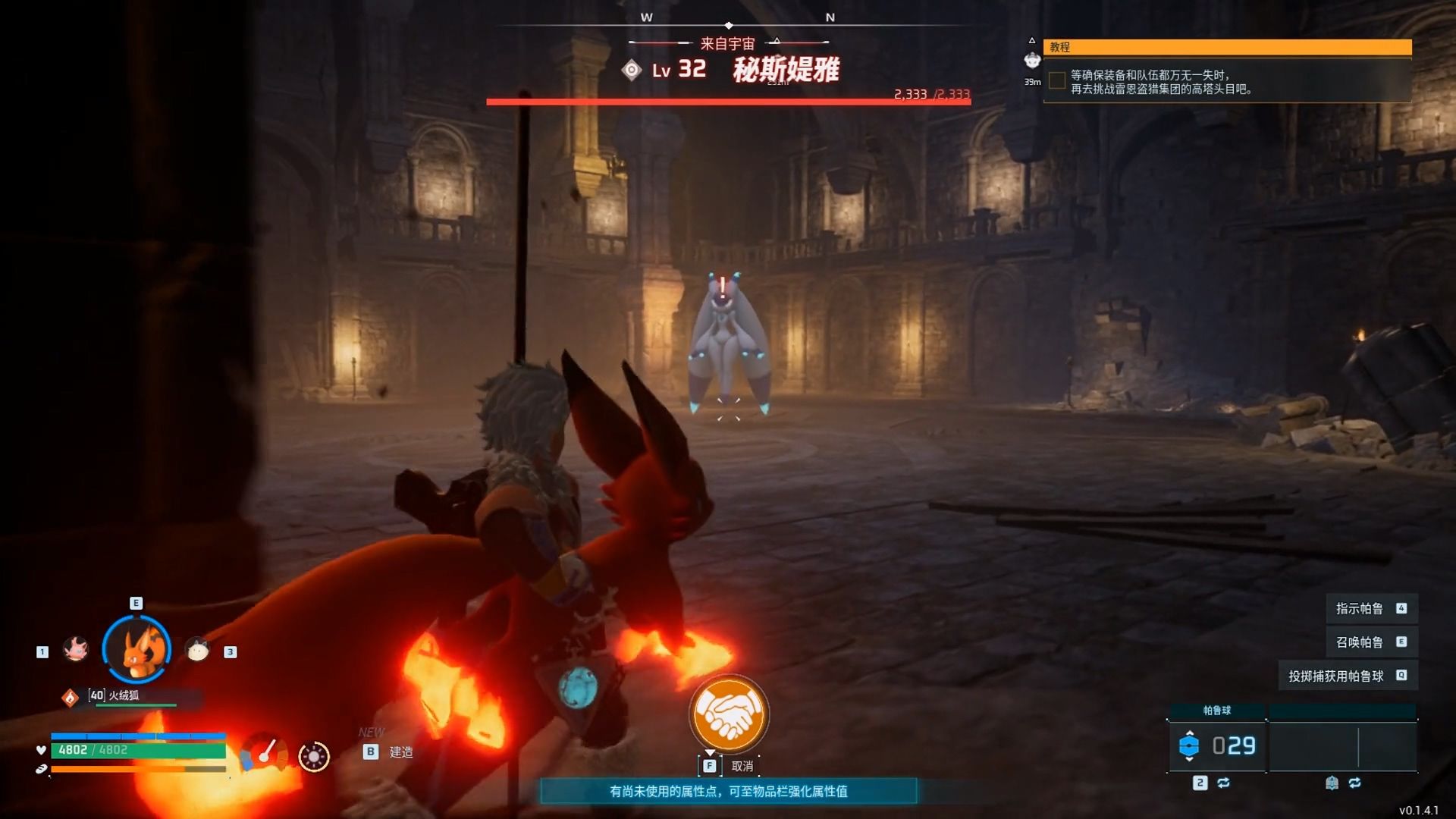Click the tower boss distance marker icon
Viewport: 1456px width, 819px height.
1032,60
